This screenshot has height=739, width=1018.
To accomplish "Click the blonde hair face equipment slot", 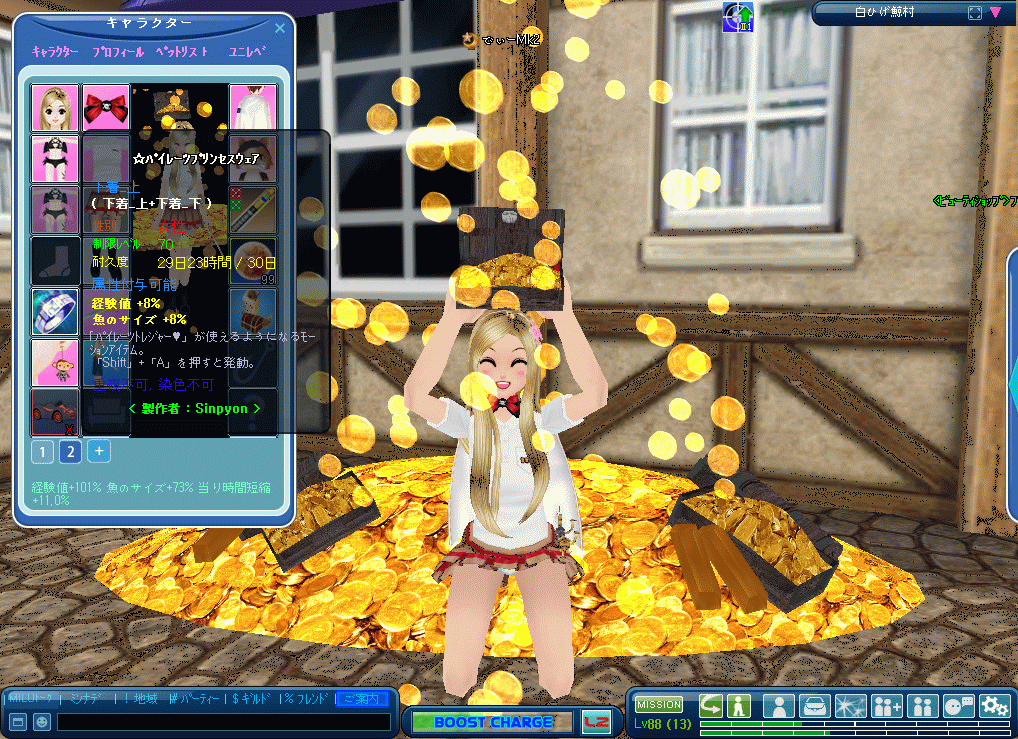I will [55, 108].
